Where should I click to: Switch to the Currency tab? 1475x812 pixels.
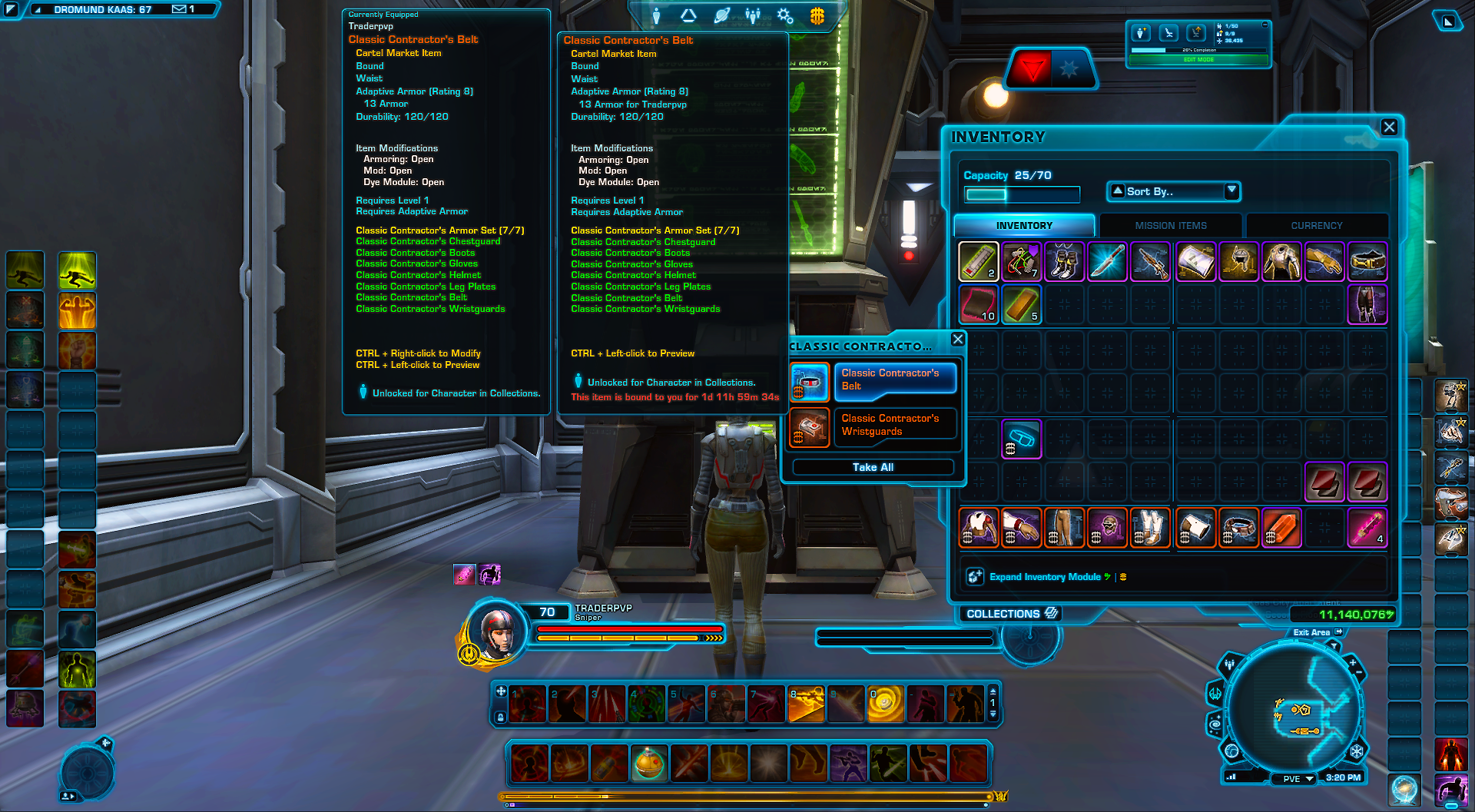1317,224
